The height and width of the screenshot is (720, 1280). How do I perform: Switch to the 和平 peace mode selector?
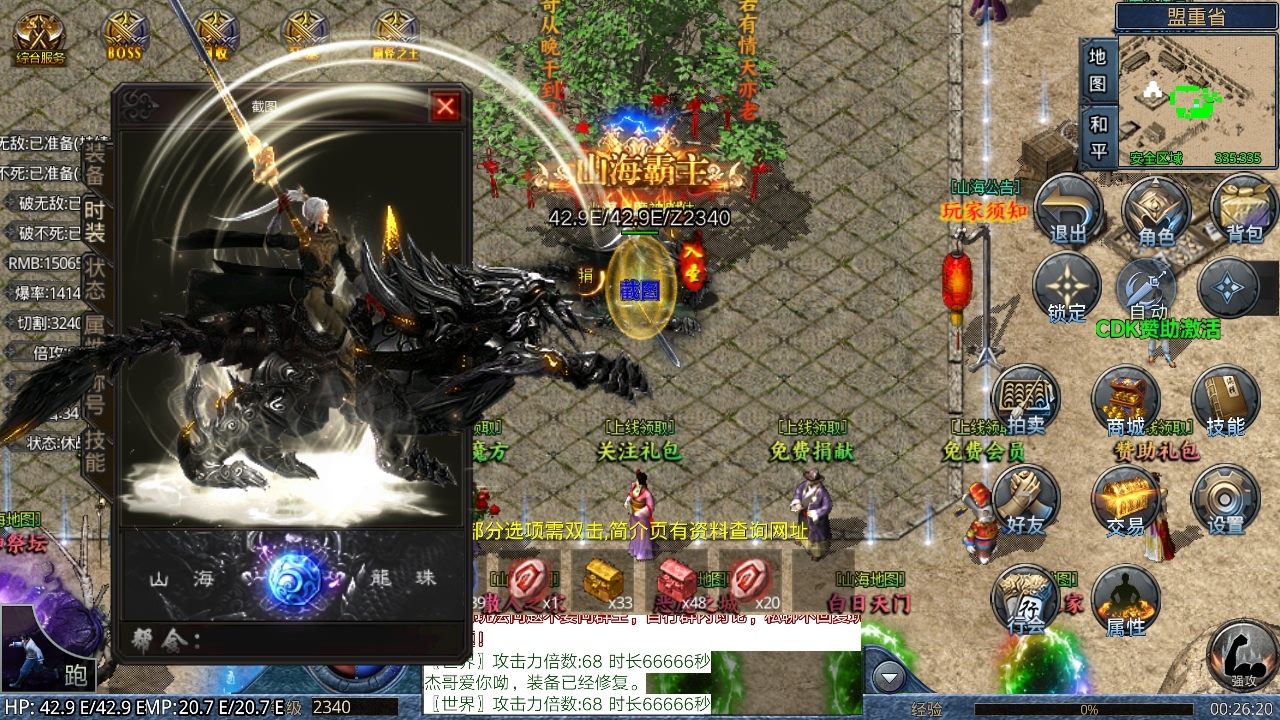tap(1098, 135)
